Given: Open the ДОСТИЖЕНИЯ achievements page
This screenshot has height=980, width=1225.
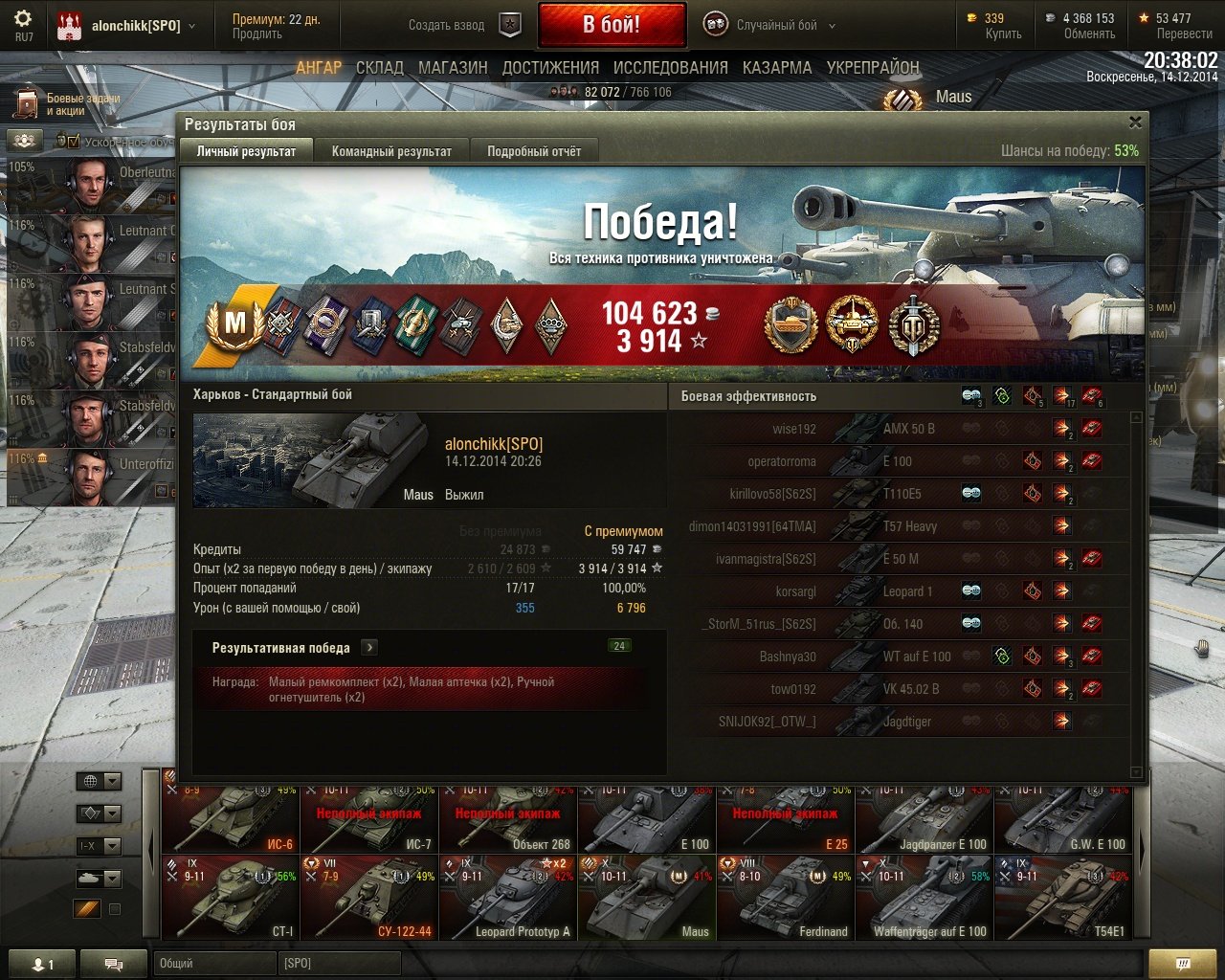Looking at the screenshot, I should [x=550, y=68].
